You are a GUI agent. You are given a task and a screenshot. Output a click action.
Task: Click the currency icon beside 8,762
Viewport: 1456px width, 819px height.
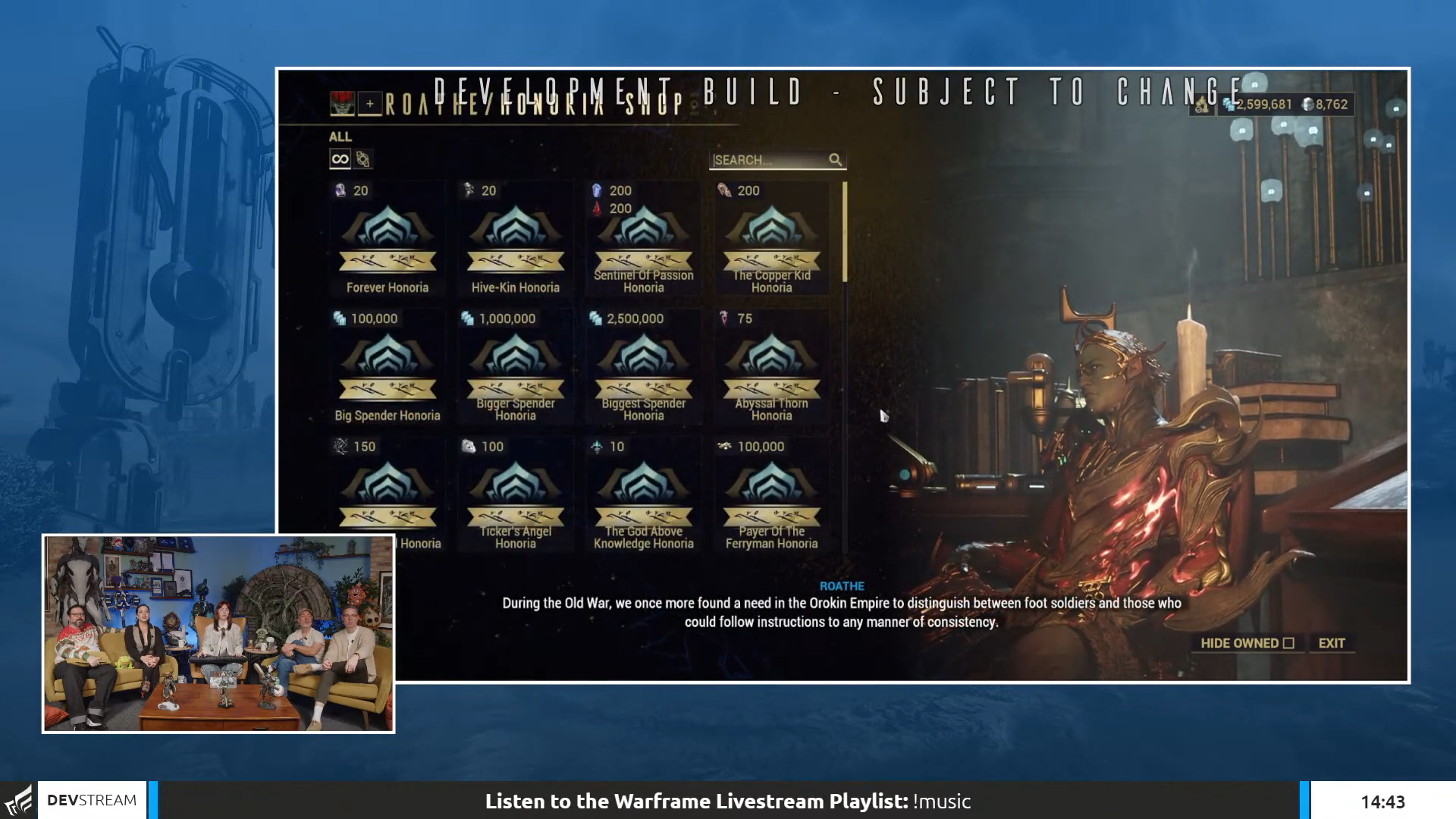tap(1308, 104)
